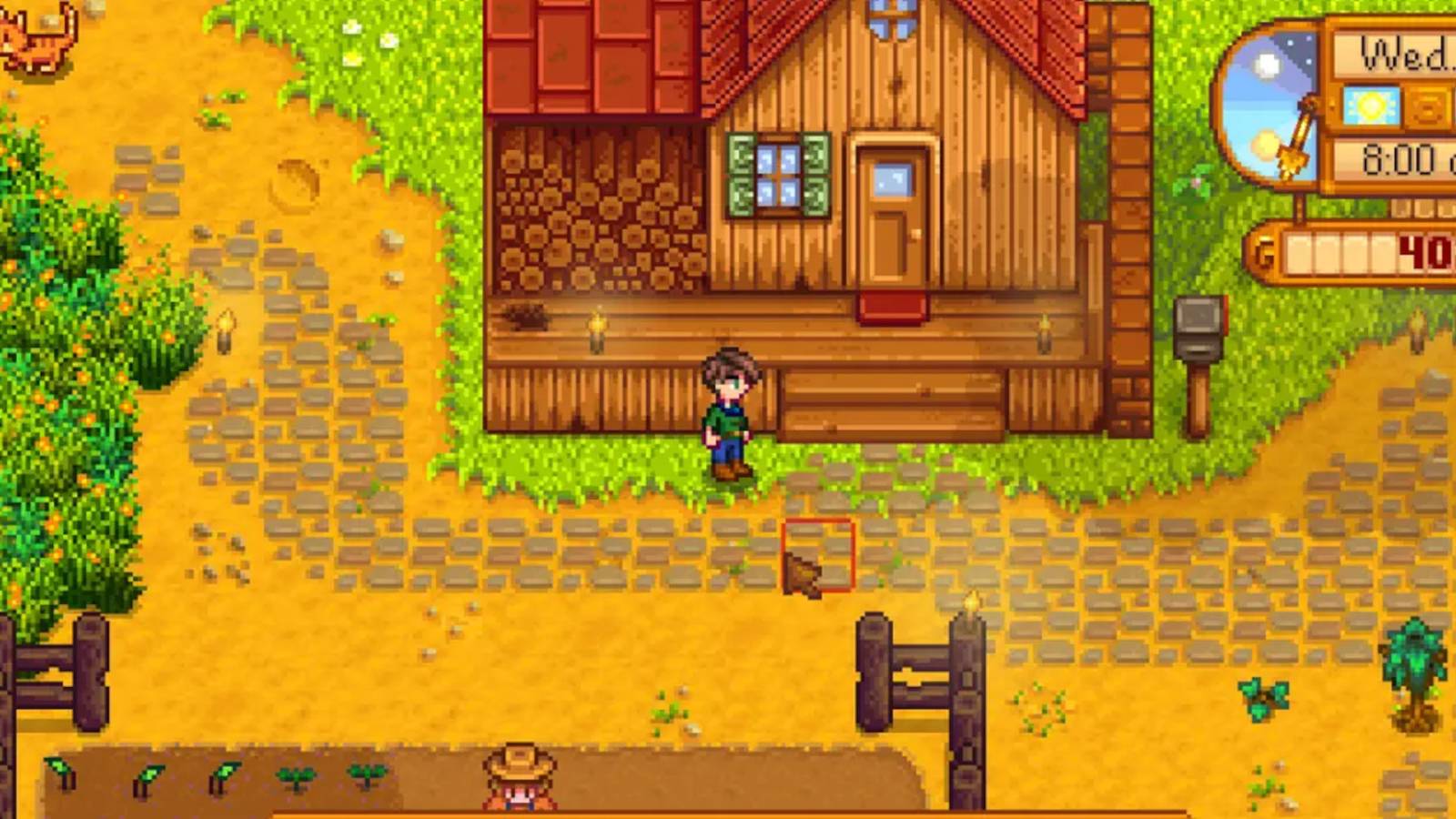Click the stacked woodpile beside the house
The width and height of the screenshot is (1456, 819).
590,218
